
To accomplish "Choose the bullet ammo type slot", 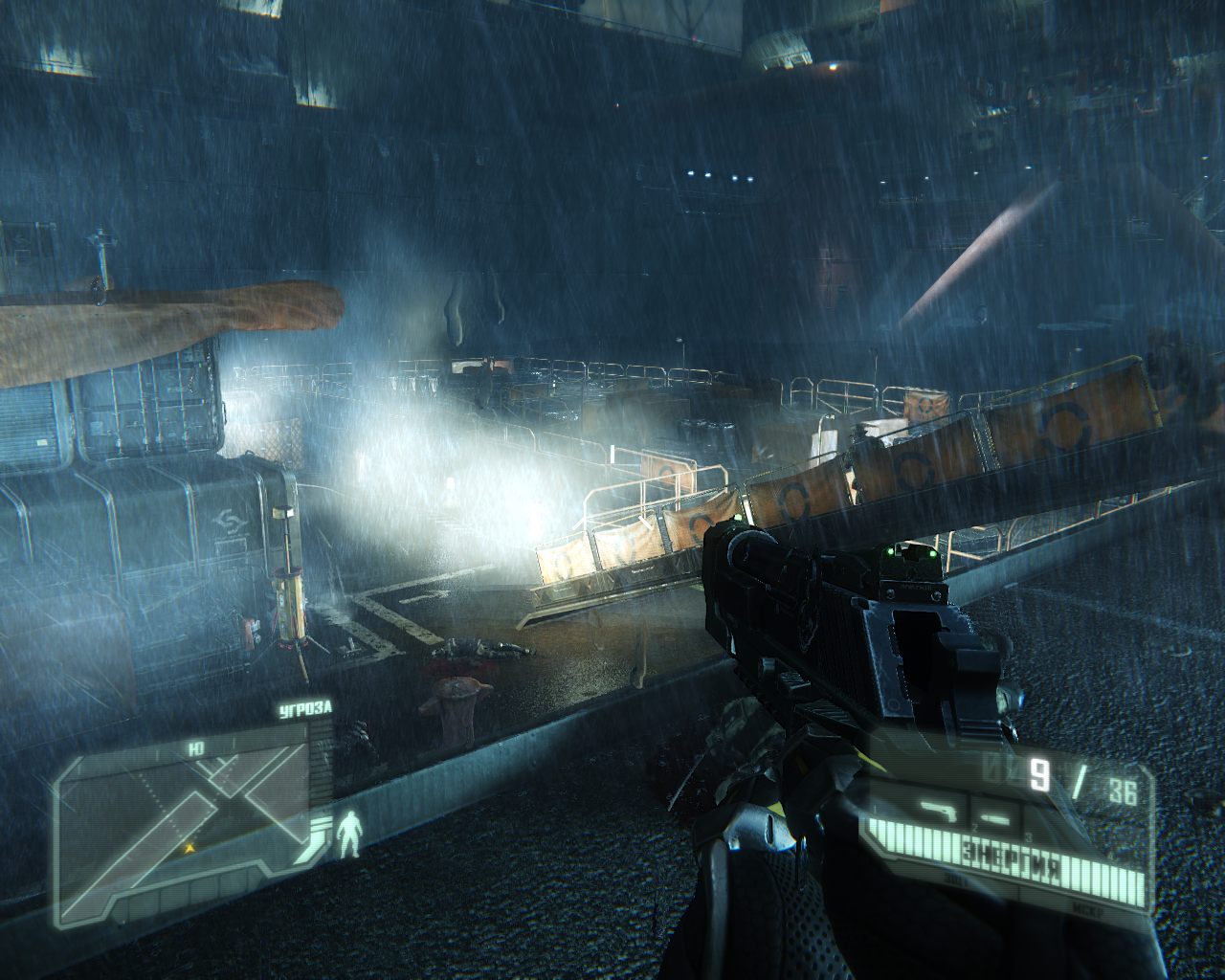I will coord(995,819).
